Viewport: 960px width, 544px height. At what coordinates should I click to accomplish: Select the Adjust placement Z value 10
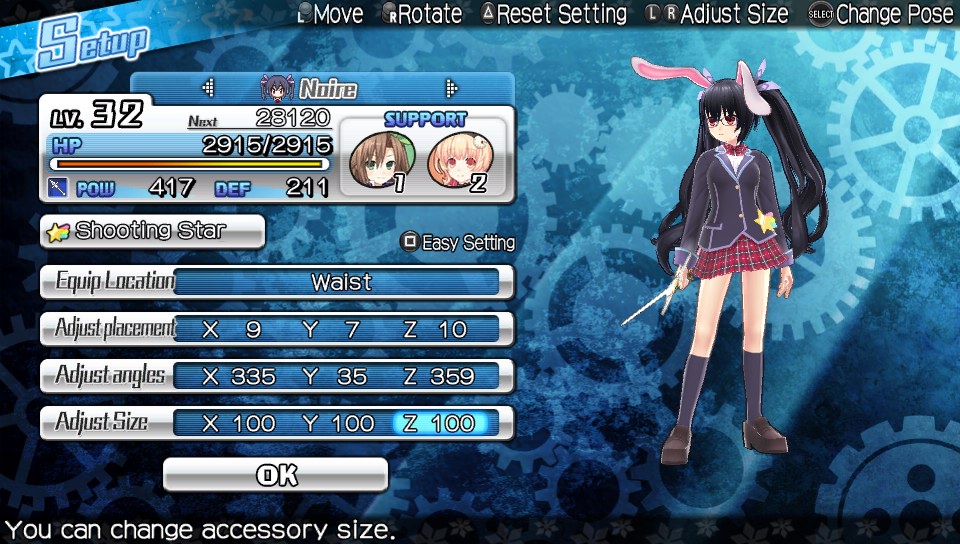pyautogui.click(x=436, y=329)
